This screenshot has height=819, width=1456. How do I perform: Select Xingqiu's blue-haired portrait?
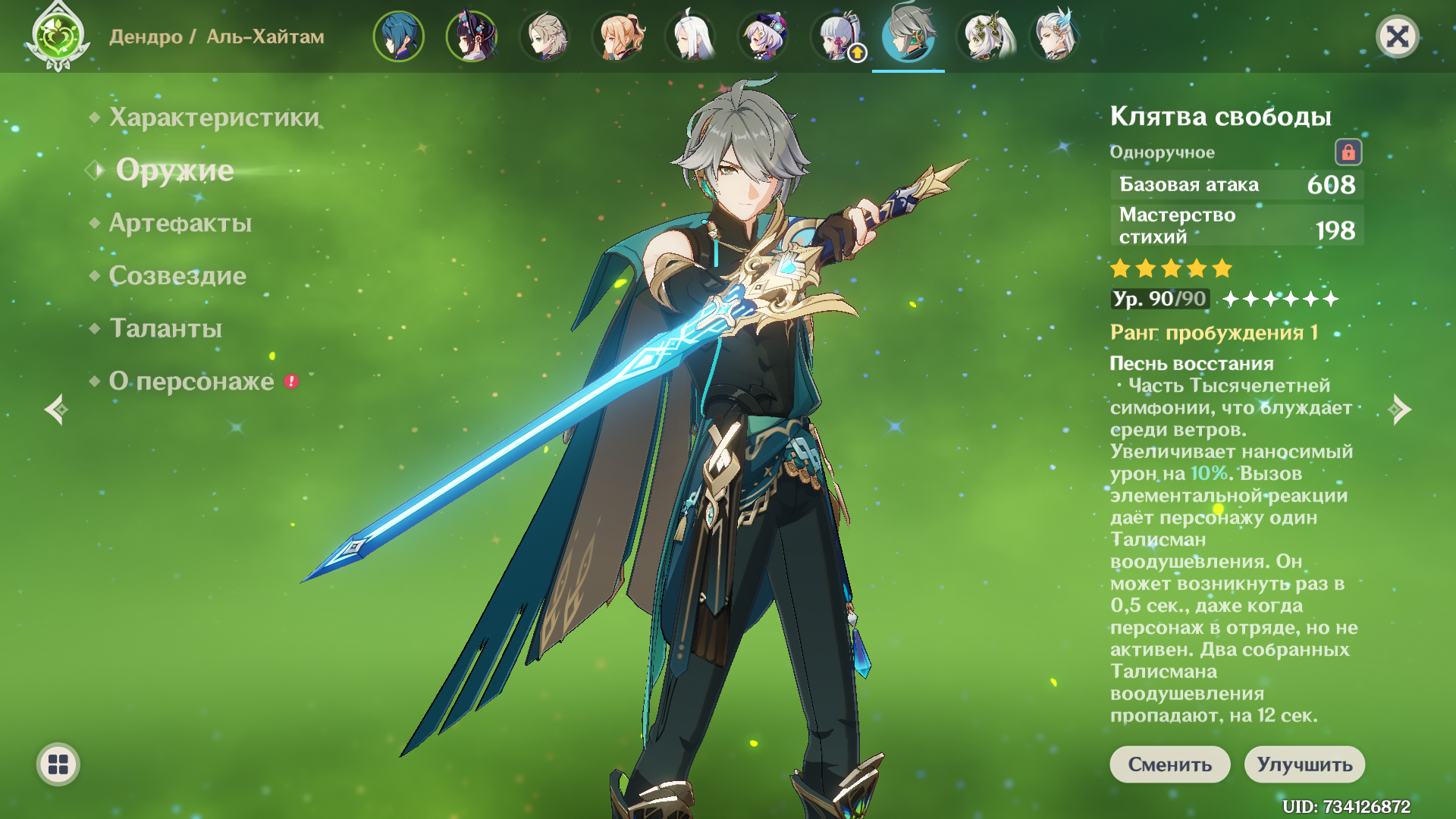pyautogui.click(x=398, y=36)
